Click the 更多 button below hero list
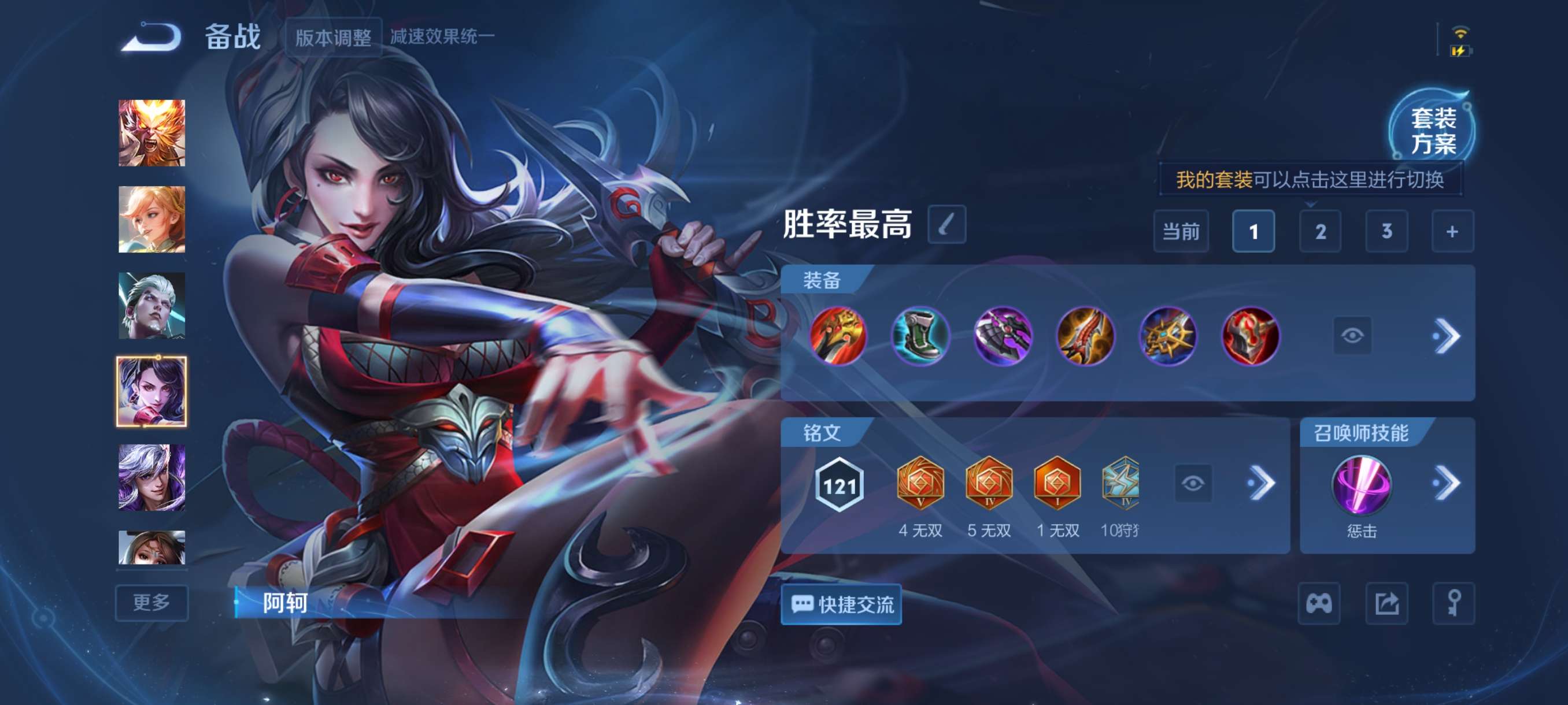1568x705 pixels. tap(151, 603)
